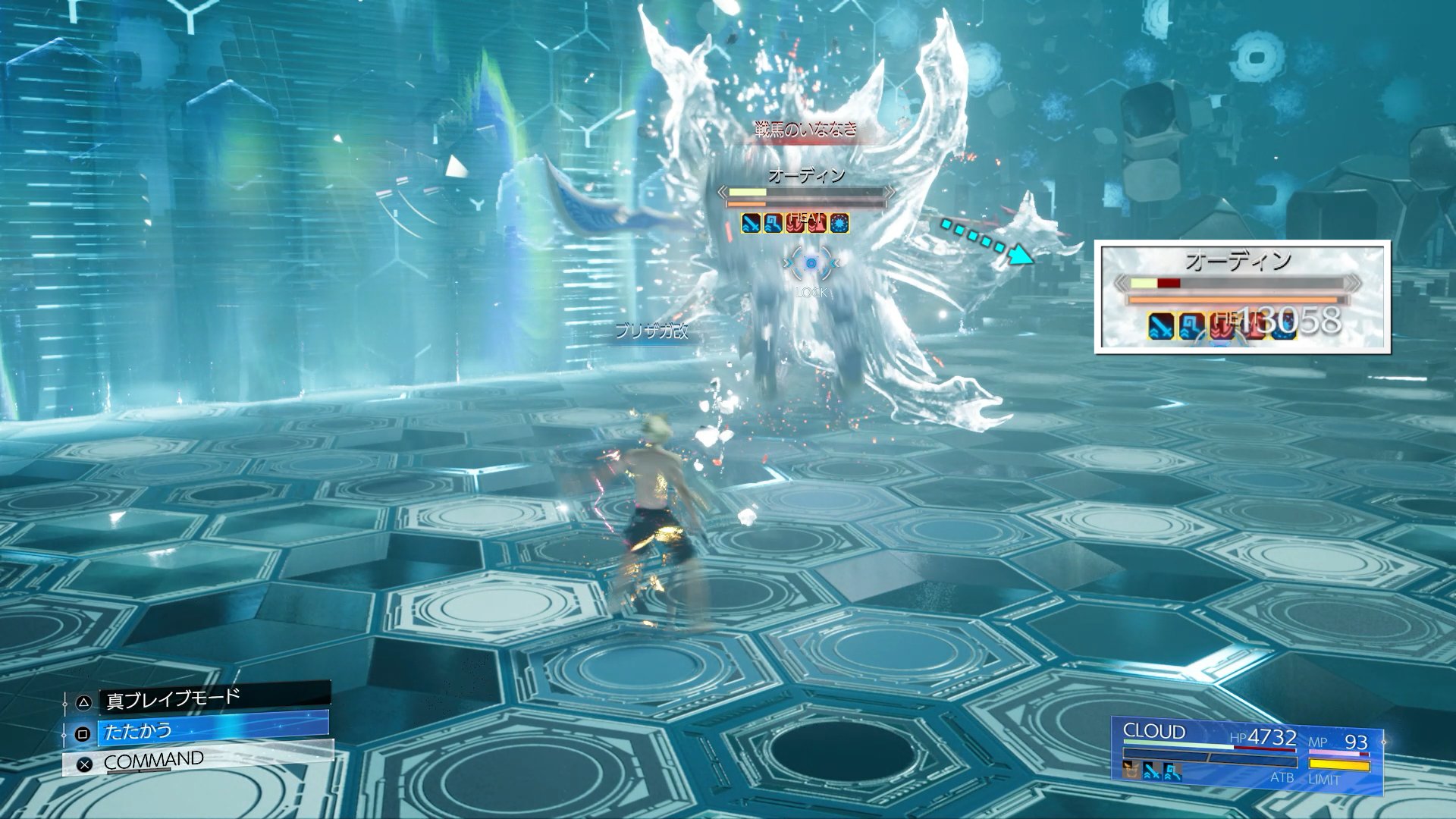Open the COMMAND menu

point(199,761)
